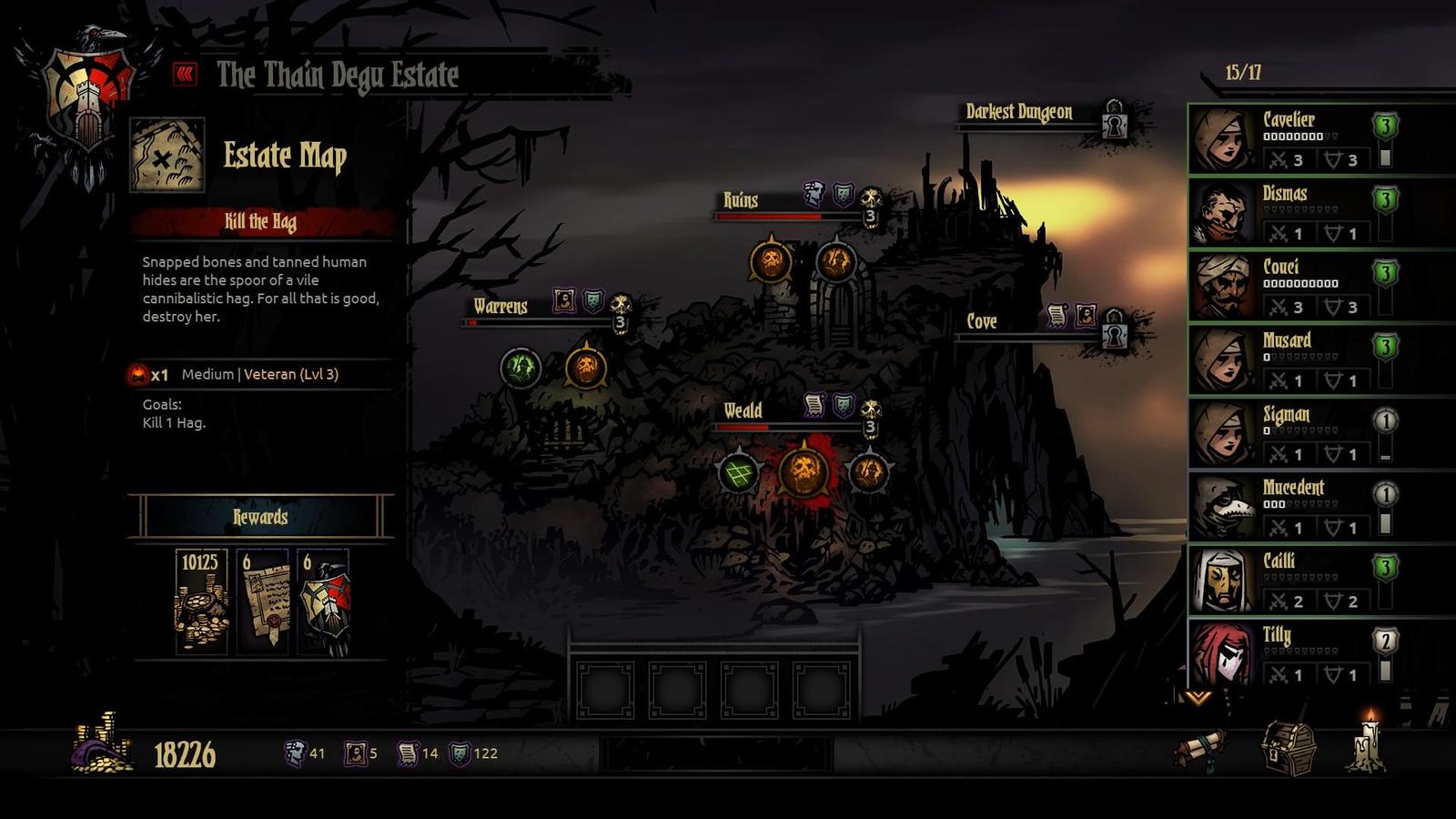Pick the orange skull Warrens quest
This screenshot has height=819, width=1456.
(x=586, y=368)
